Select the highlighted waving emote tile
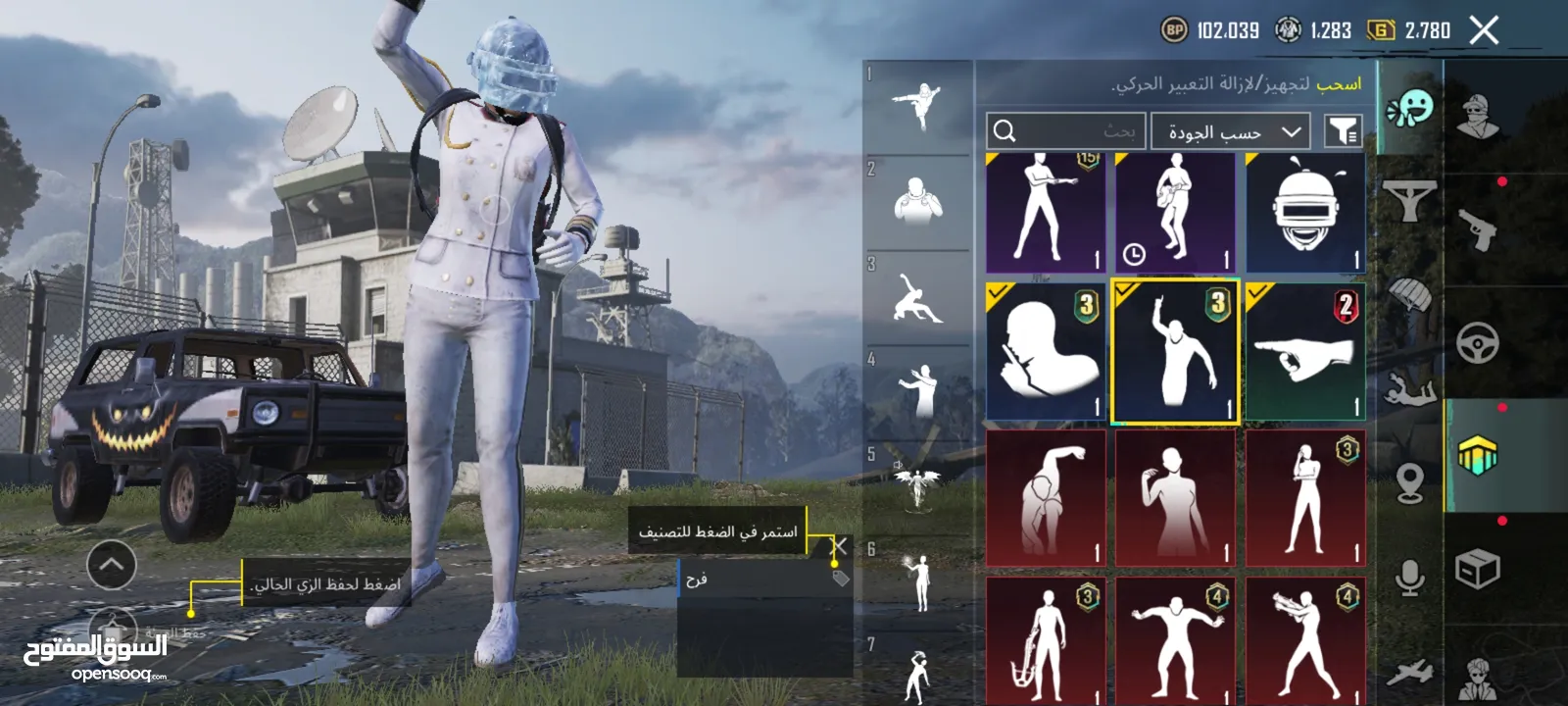The width and height of the screenshot is (1568, 706). [1175, 352]
